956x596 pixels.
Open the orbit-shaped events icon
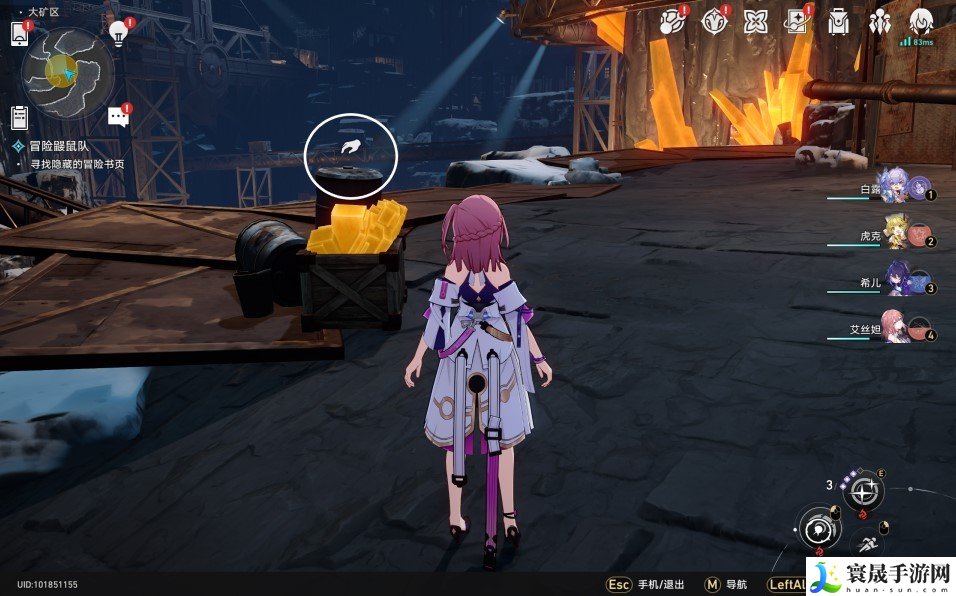click(x=670, y=22)
